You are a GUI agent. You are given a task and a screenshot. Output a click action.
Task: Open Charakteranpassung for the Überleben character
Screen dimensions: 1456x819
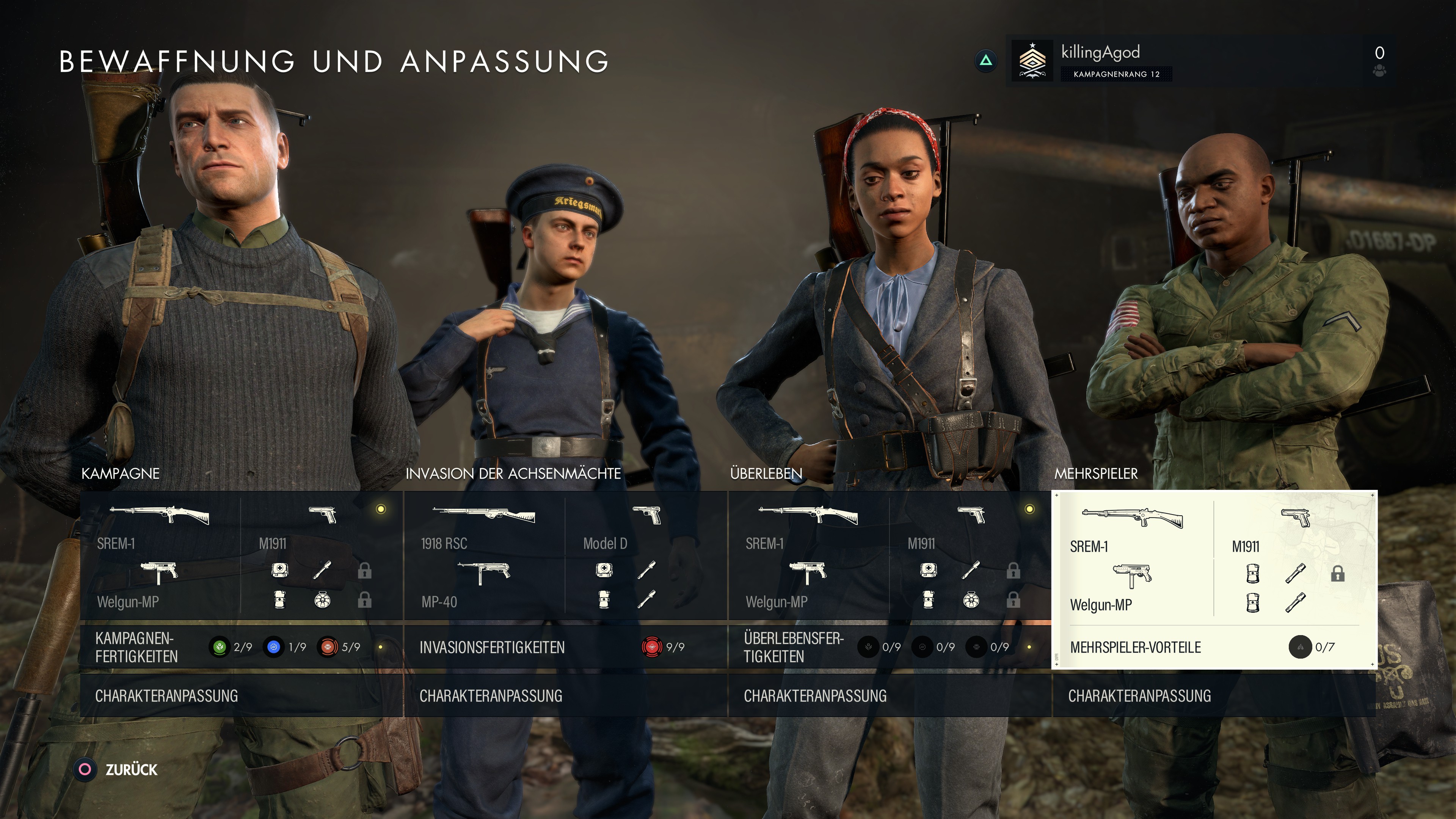pyautogui.click(x=890, y=696)
